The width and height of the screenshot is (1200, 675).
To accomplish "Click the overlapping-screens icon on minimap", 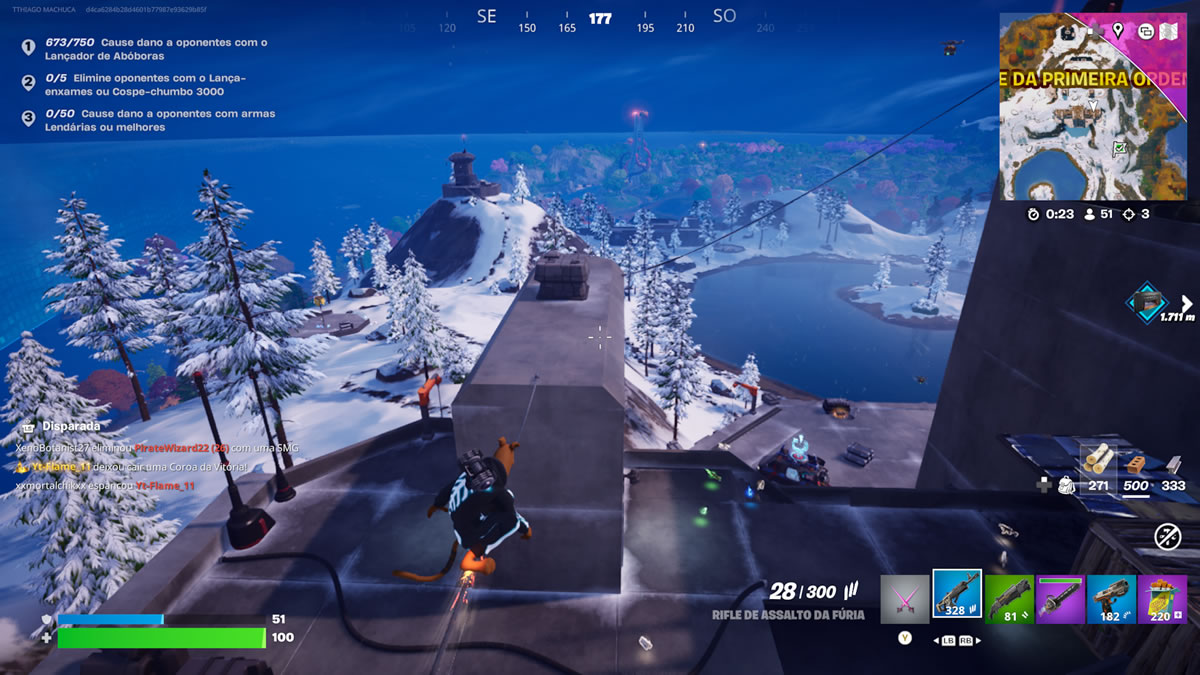I will pos(1145,31).
